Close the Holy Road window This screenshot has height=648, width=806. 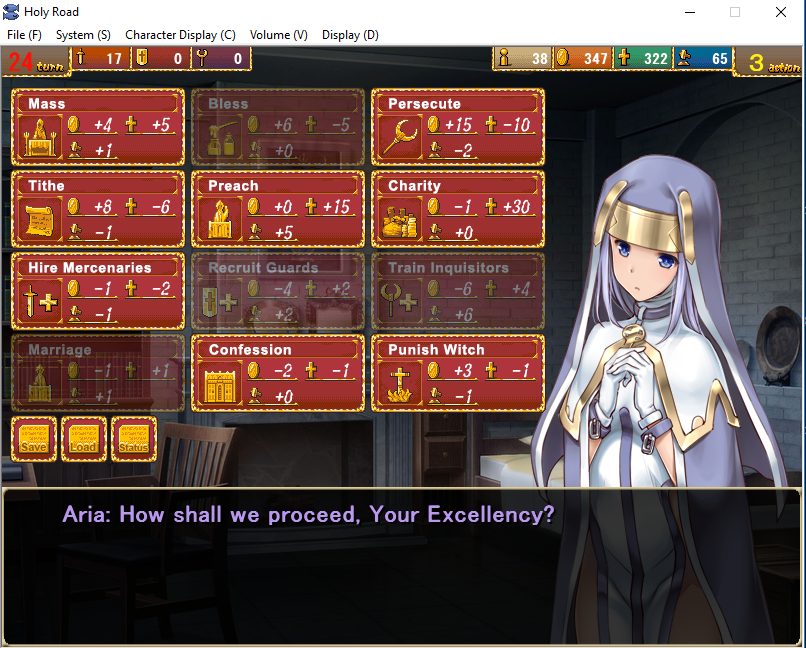[781, 12]
